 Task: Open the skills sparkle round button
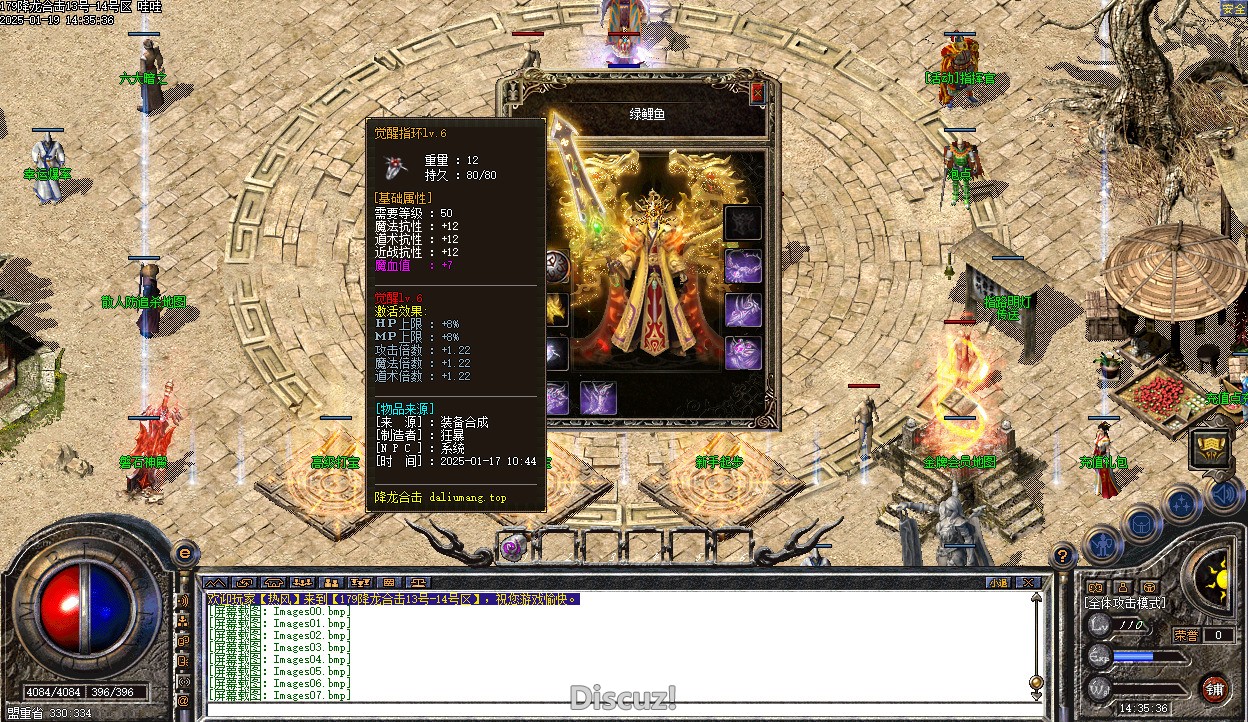1181,503
